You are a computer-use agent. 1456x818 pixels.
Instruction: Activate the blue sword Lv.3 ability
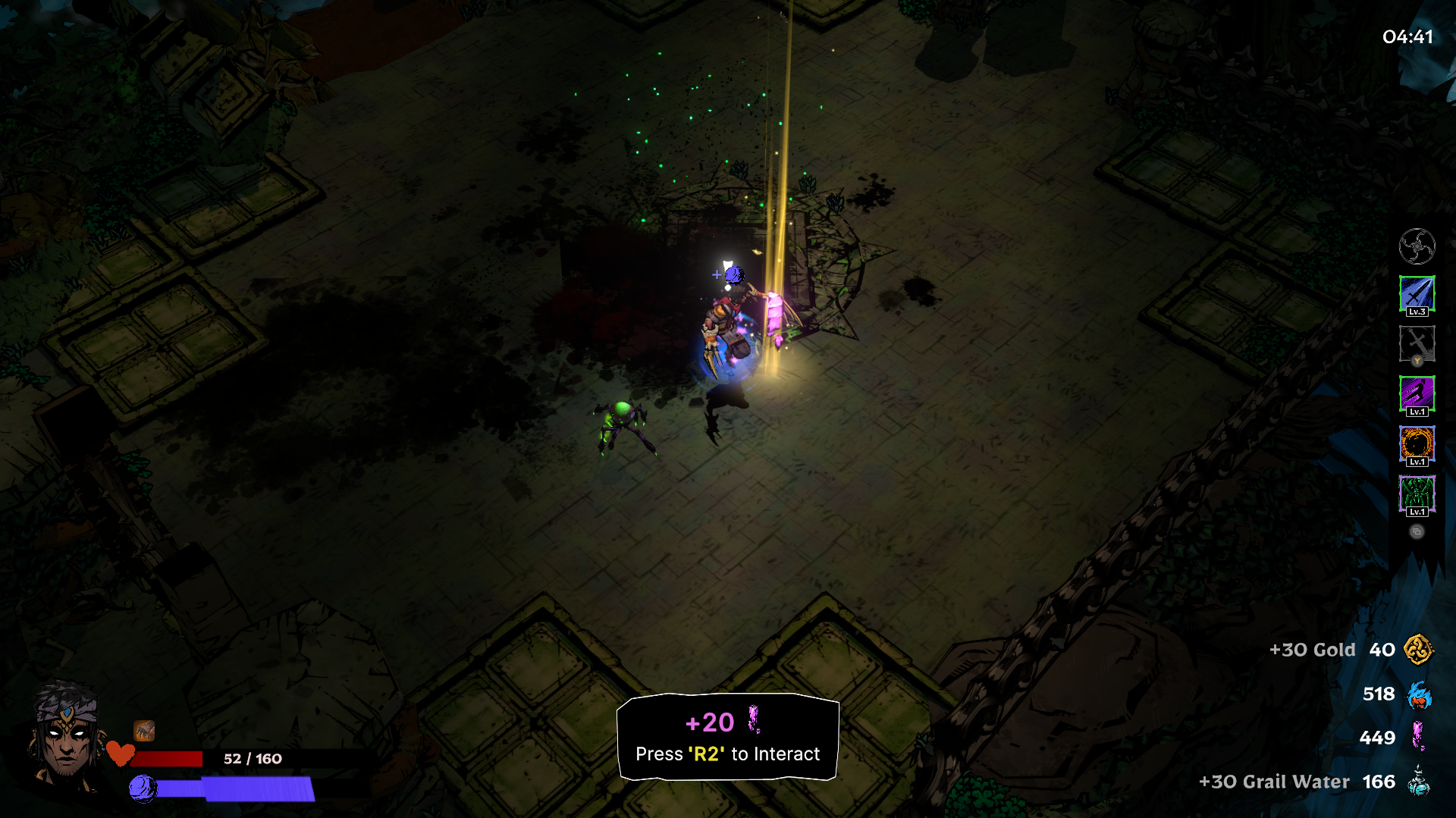[1417, 295]
